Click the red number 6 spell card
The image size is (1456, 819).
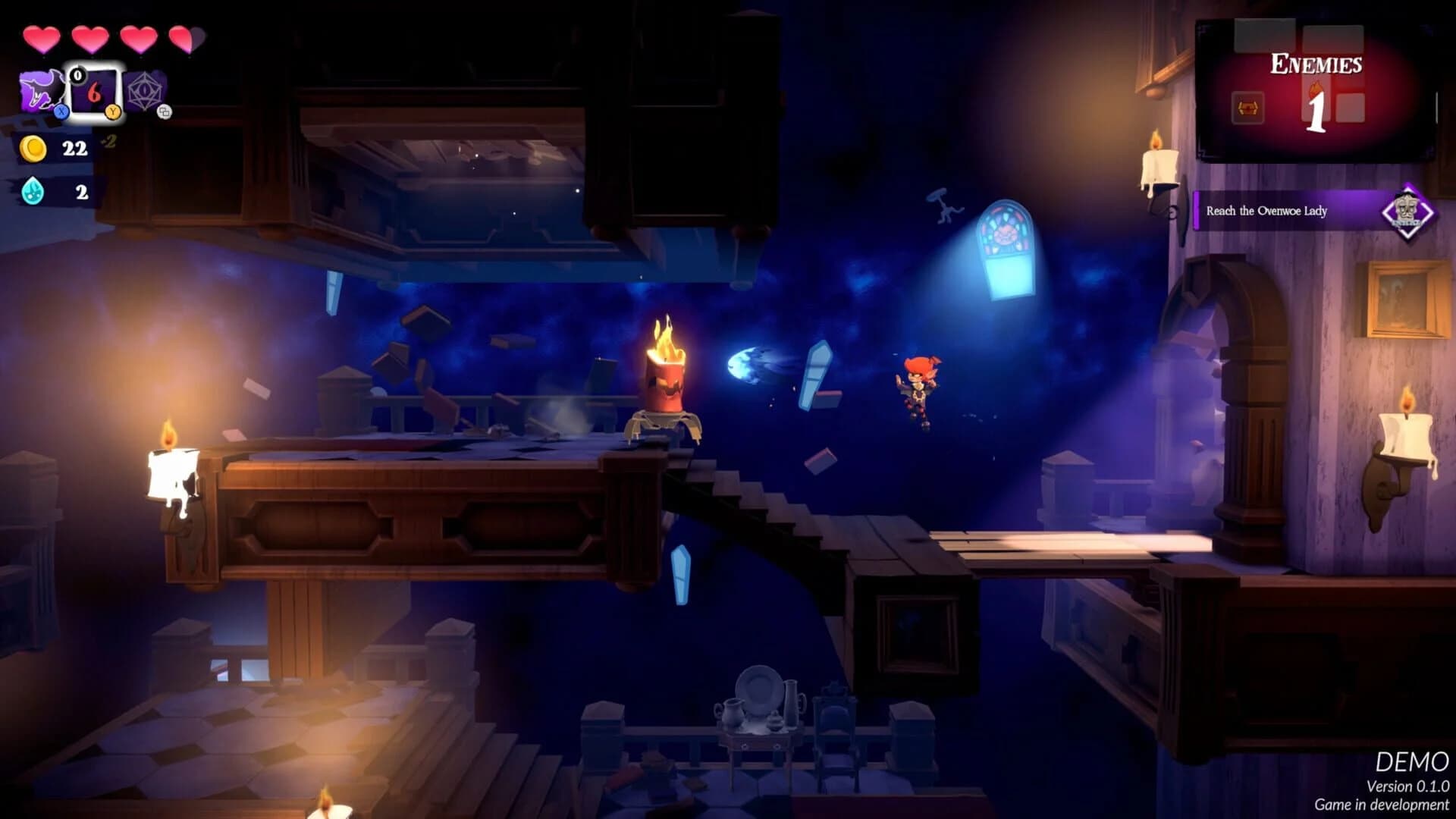[x=94, y=93]
